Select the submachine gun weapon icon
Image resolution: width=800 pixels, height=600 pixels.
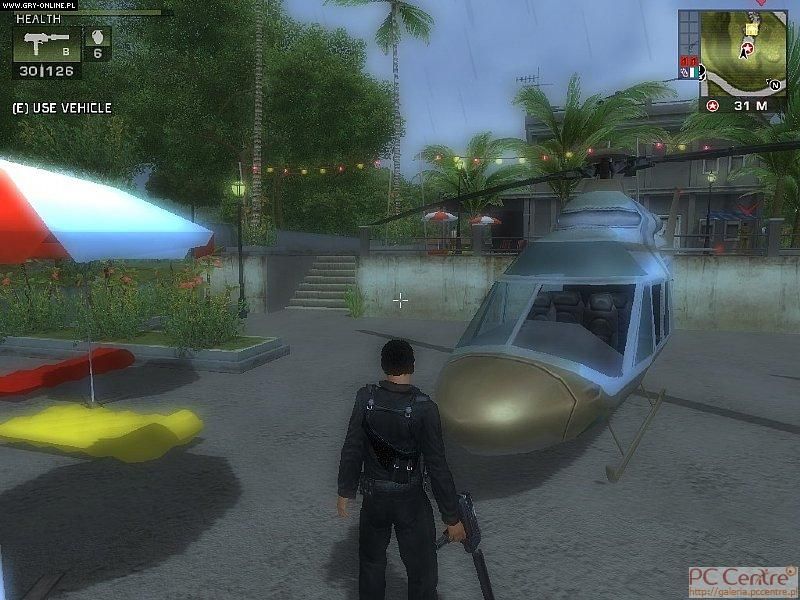pyautogui.click(x=42, y=44)
